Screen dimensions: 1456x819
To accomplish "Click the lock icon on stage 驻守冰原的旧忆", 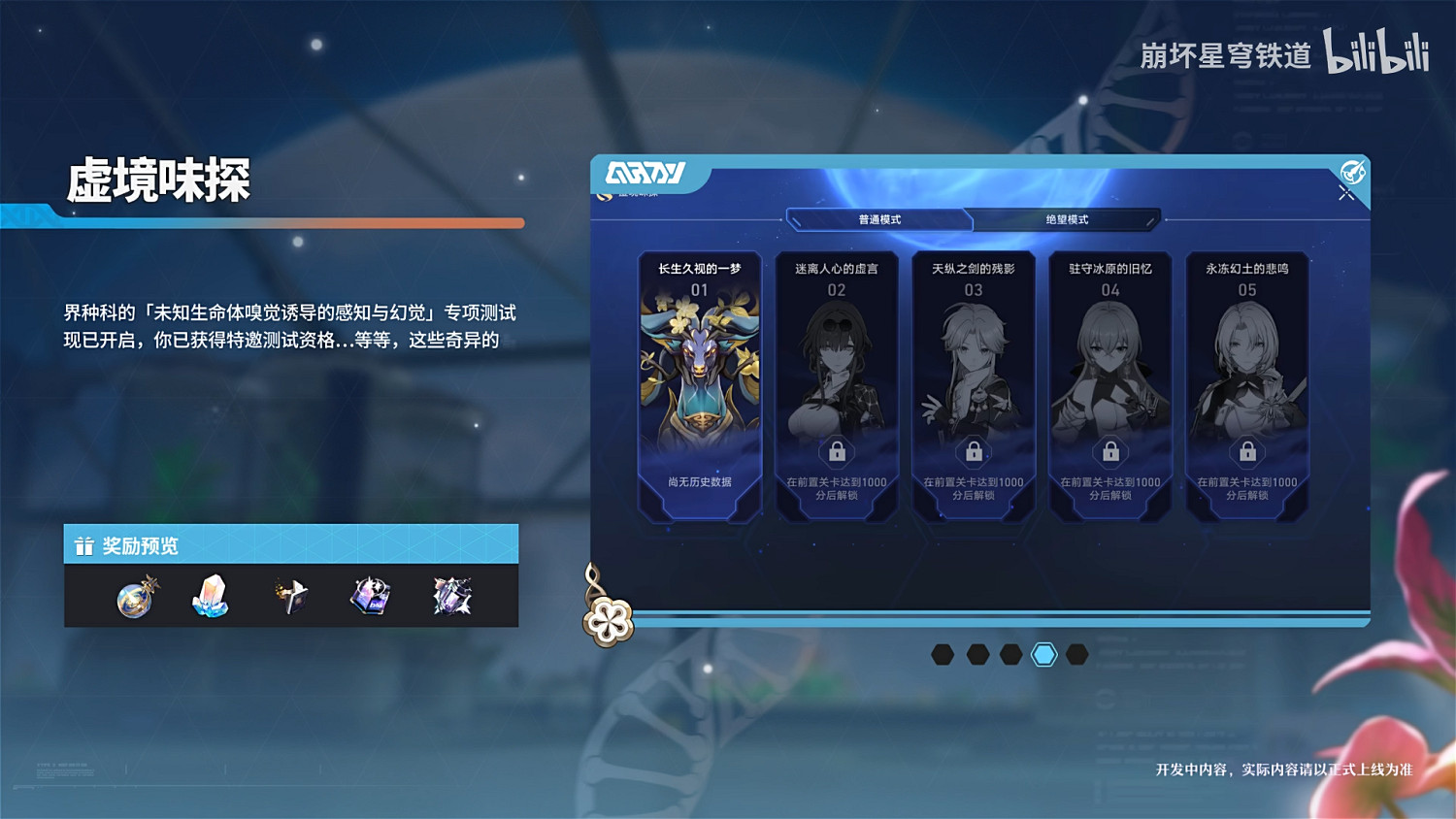I will point(1110,451).
